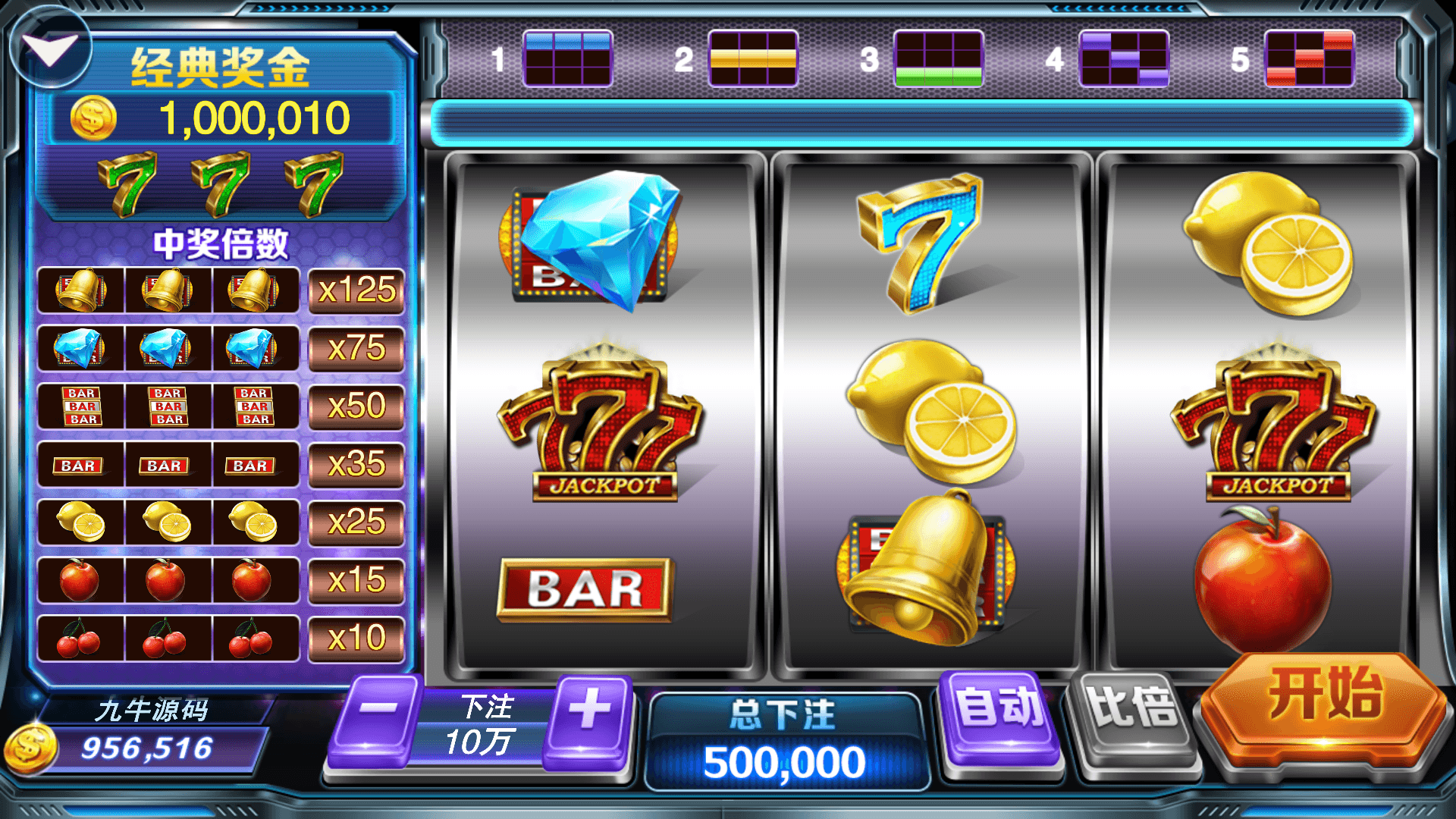Decrease the bet with the minus button
This screenshot has width=1456, height=819.
pos(377,717)
